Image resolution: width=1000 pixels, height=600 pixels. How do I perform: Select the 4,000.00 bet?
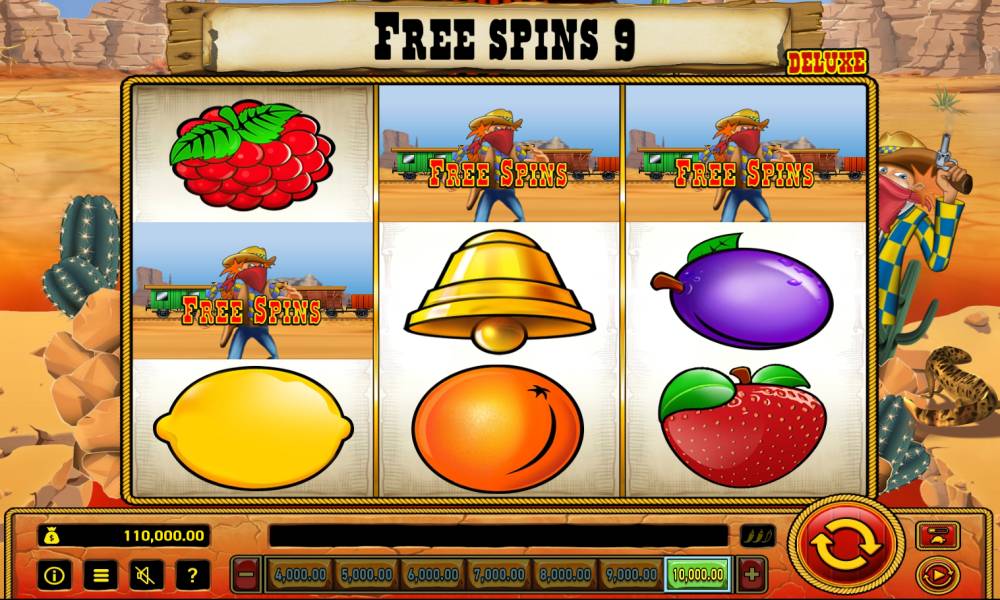300,575
